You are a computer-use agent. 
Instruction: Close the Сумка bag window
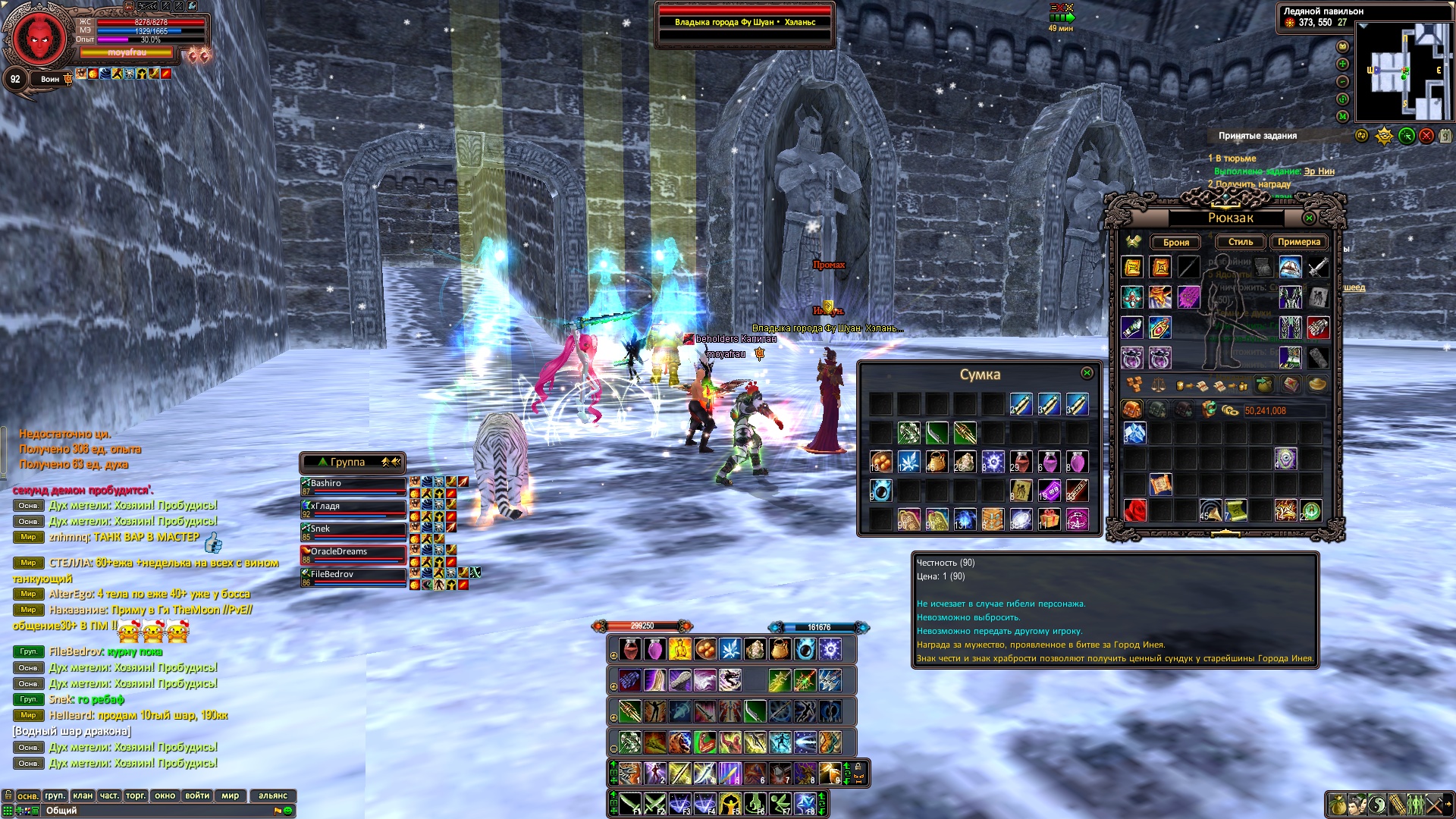pyautogui.click(x=1087, y=373)
